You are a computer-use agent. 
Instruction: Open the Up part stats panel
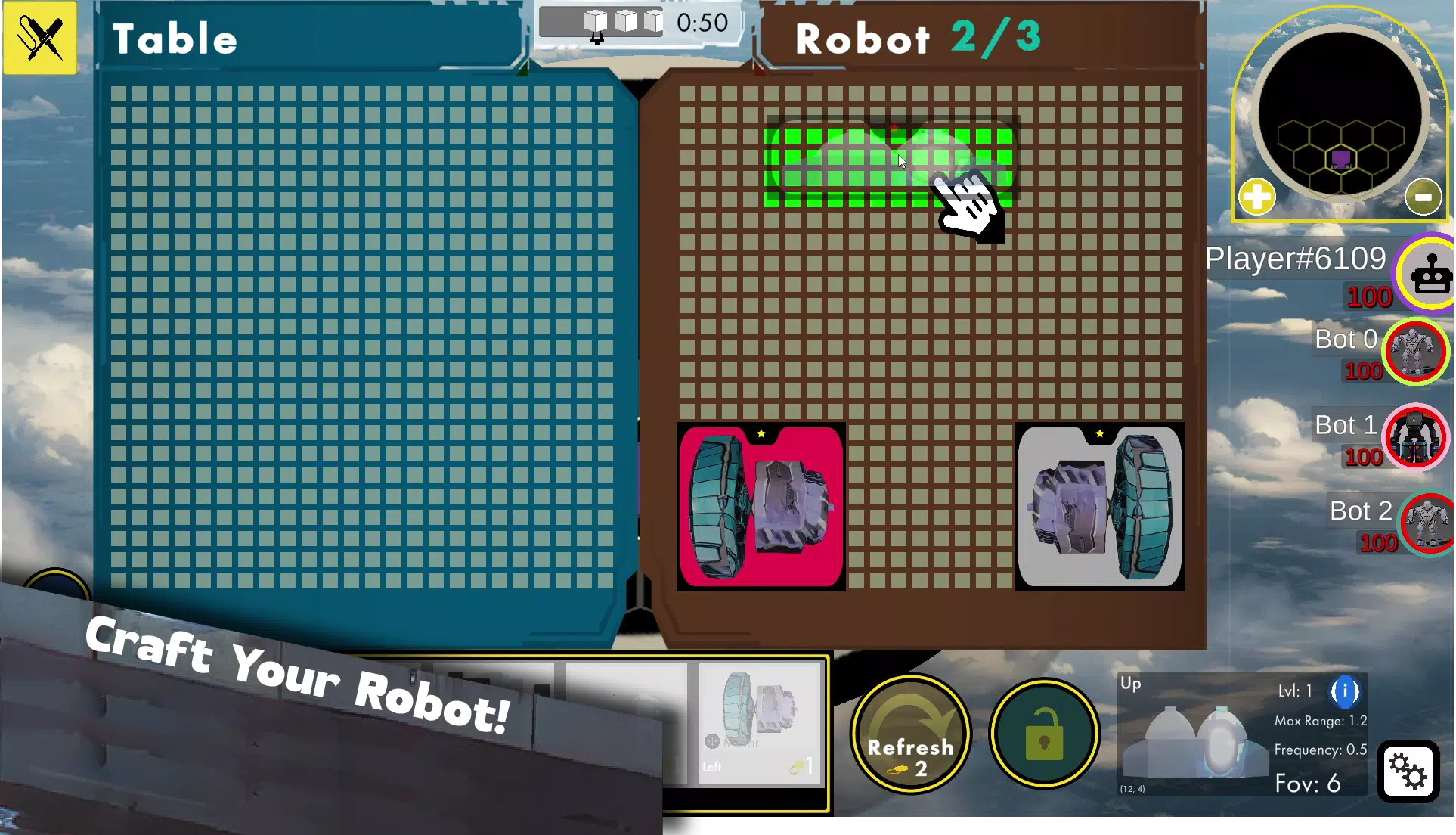coord(1242,734)
